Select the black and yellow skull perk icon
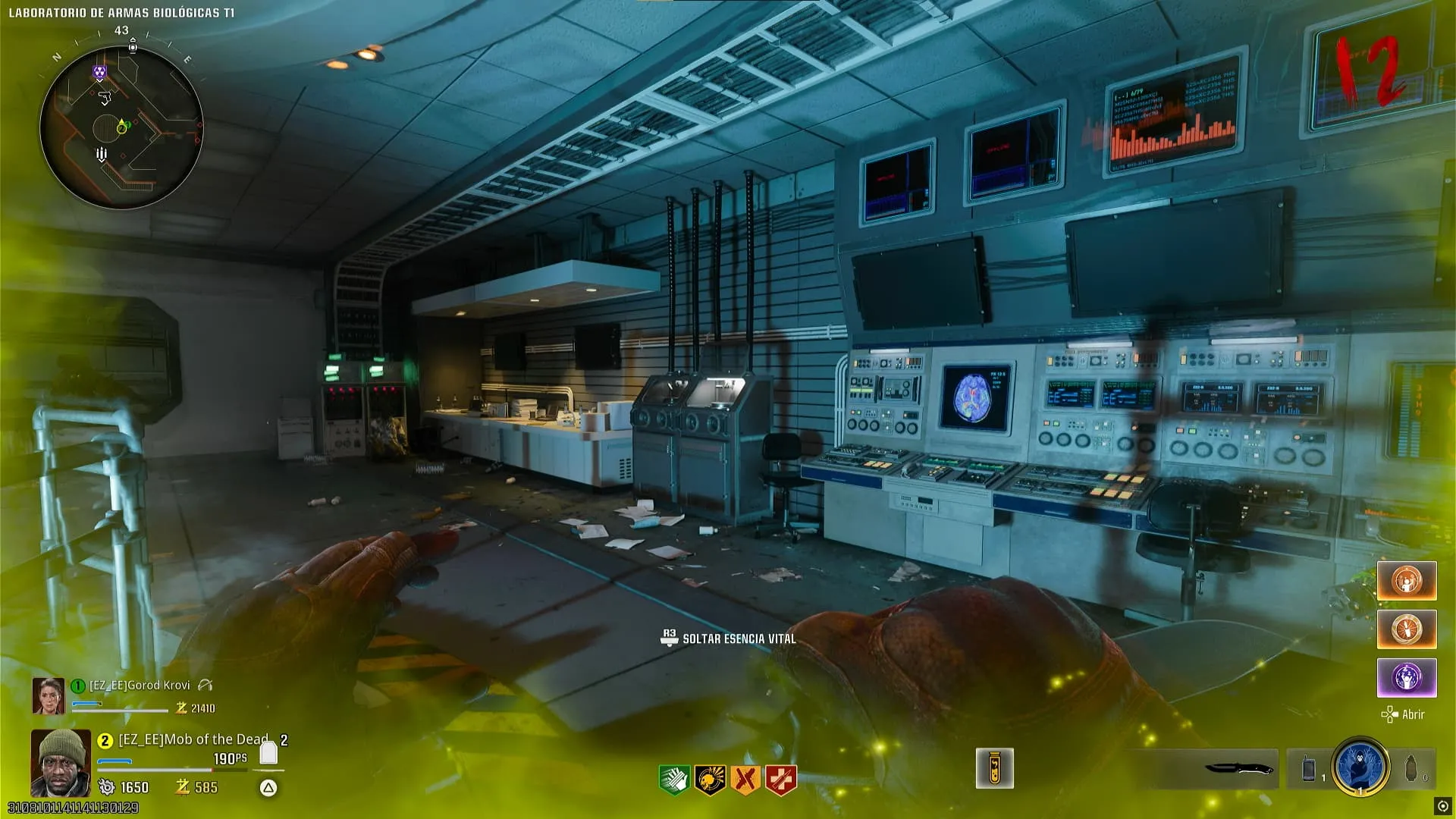 pos(710,779)
